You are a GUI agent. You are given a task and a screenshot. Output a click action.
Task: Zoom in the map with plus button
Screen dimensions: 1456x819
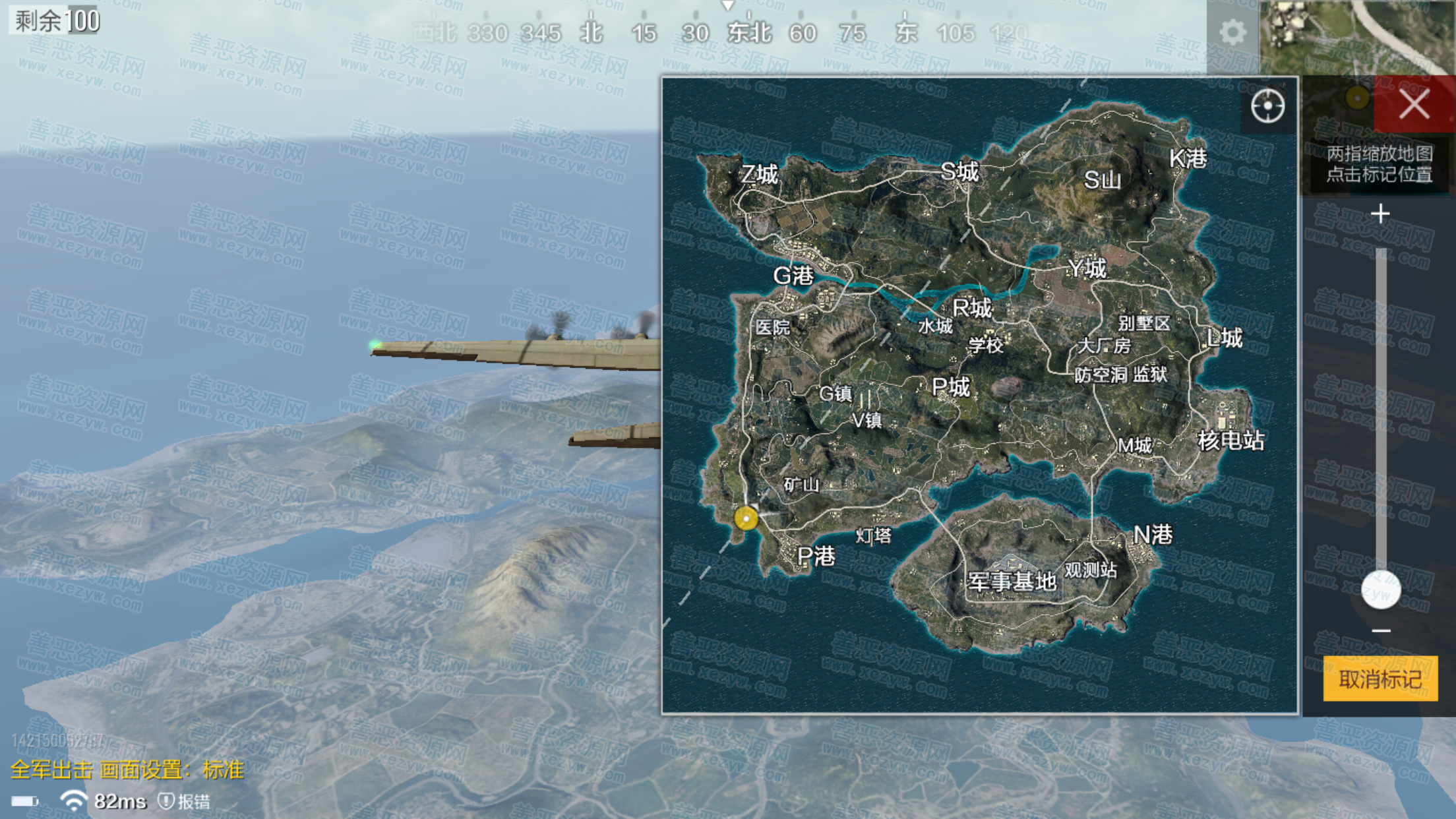(x=1380, y=214)
